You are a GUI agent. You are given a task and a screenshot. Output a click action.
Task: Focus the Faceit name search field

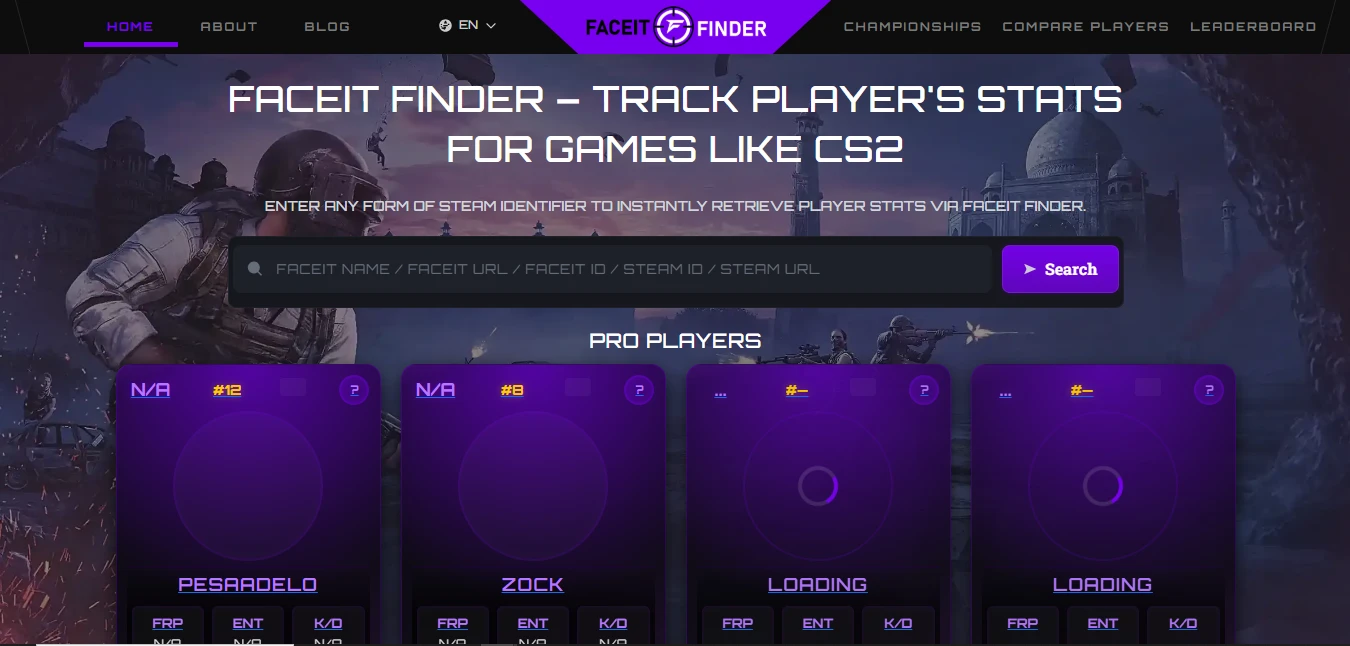pyautogui.click(x=620, y=269)
